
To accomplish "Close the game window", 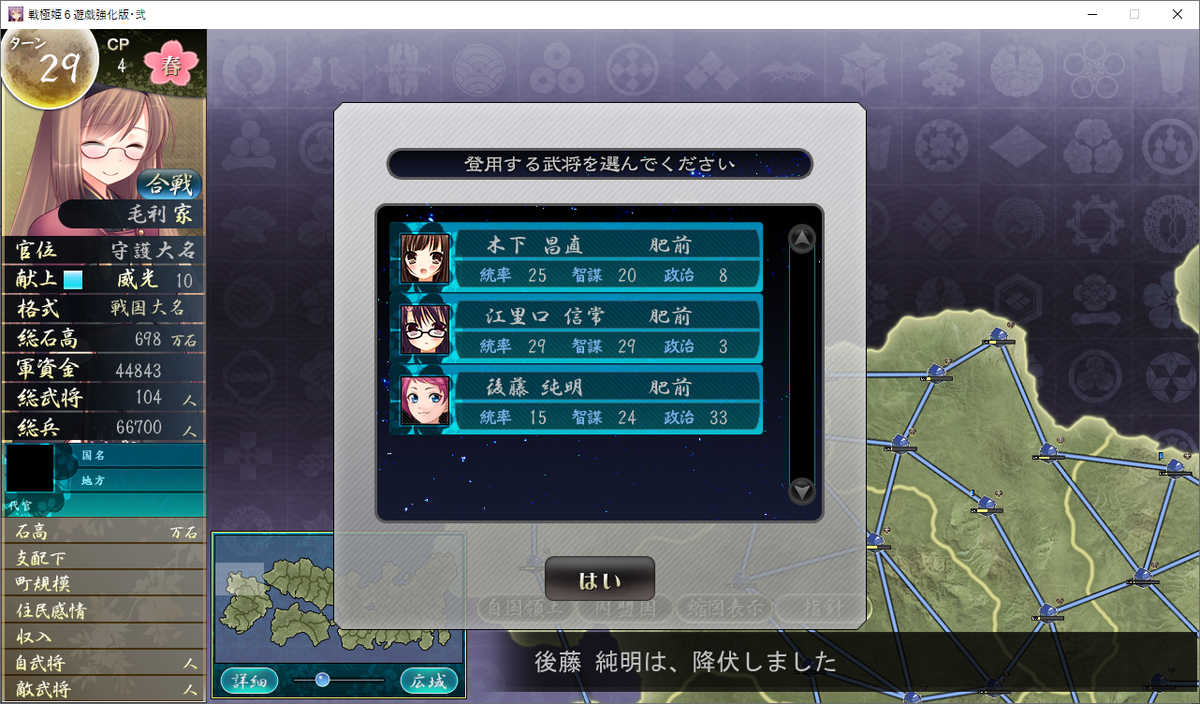I will coord(1176,14).
